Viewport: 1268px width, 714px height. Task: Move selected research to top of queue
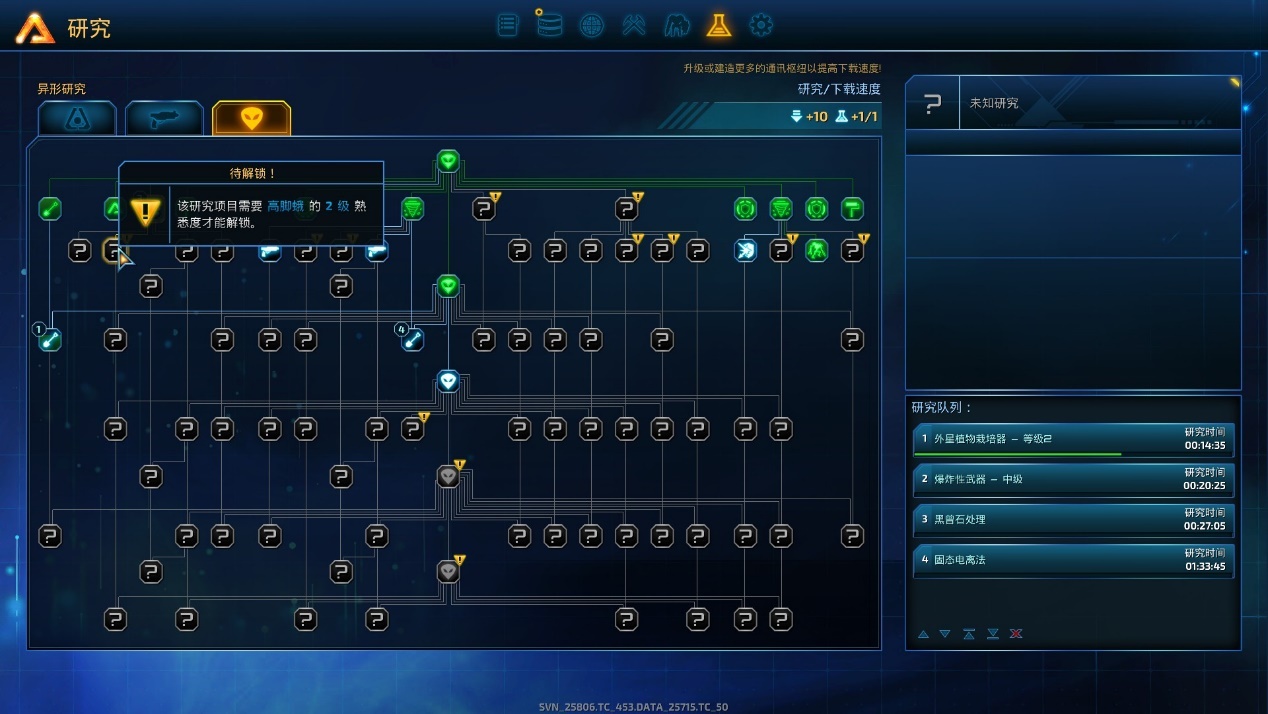click(x=969, y=634)
